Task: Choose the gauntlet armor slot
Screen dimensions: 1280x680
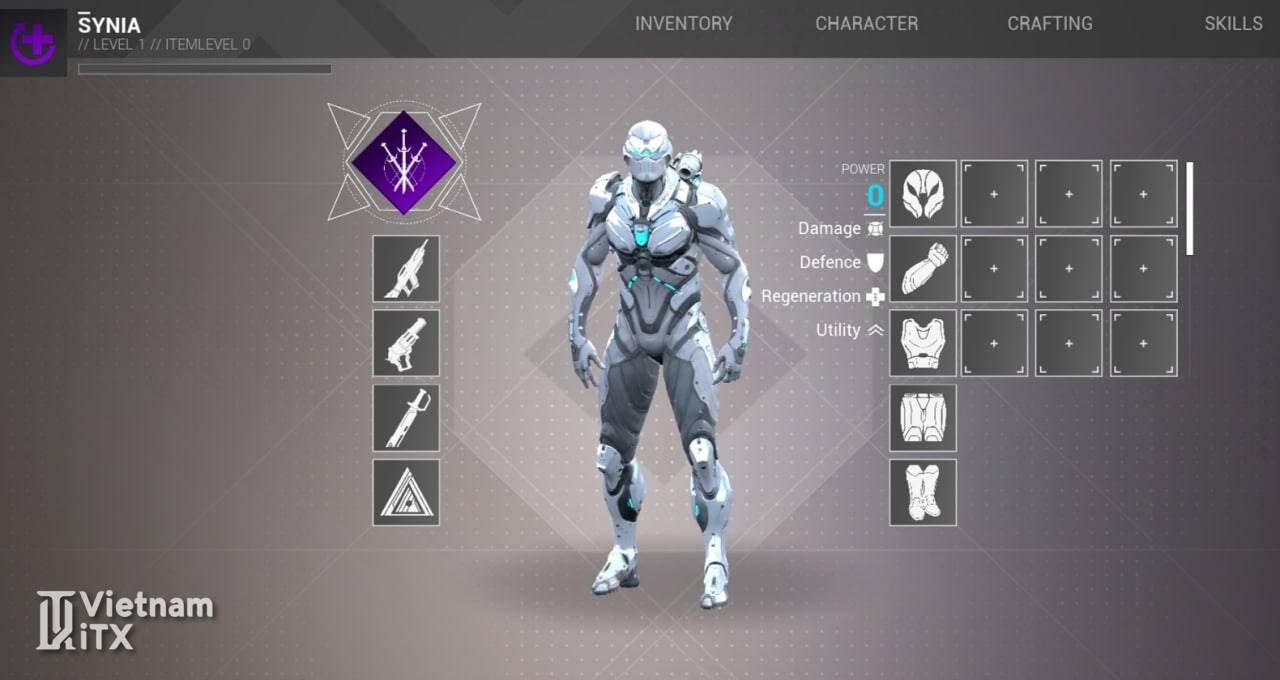Action: (x=923, y=268)
